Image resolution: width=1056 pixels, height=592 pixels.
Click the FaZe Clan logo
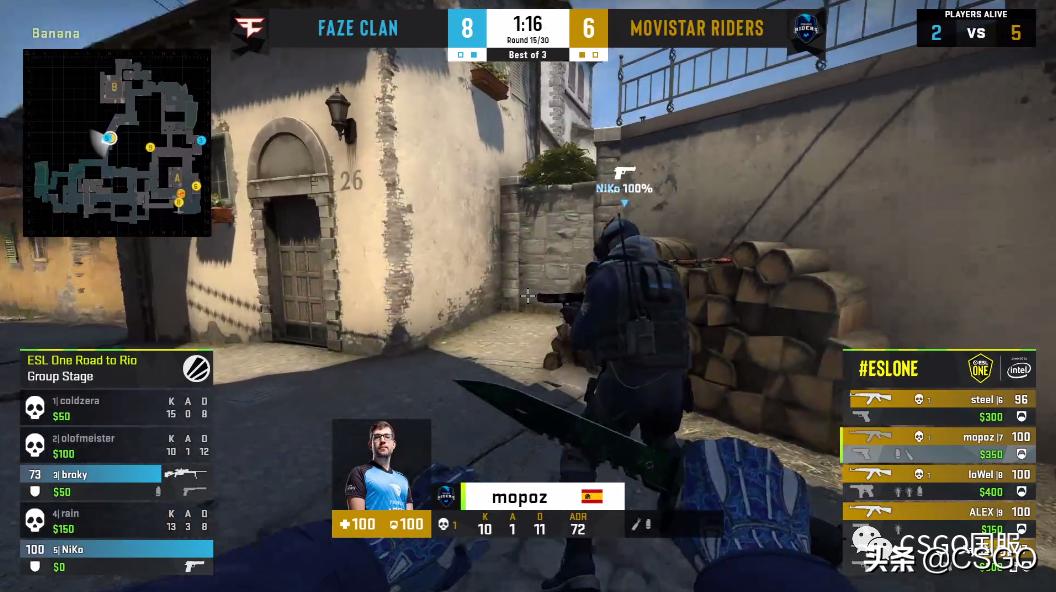[246, 27]
